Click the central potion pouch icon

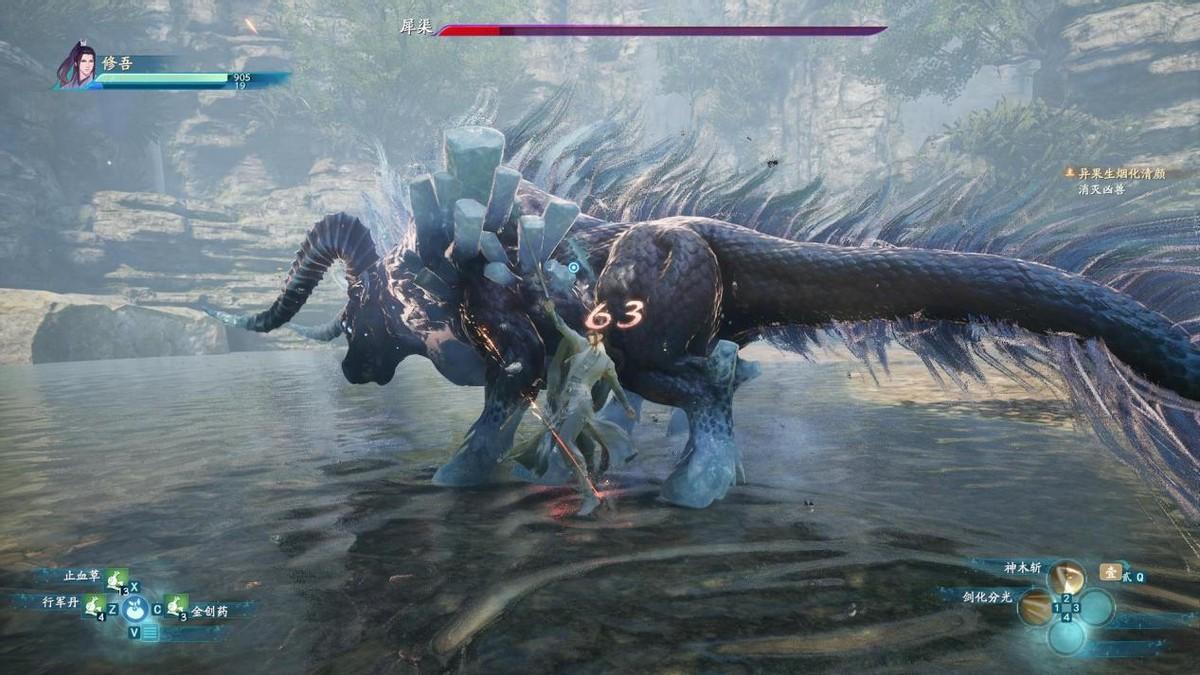pyautogui.click(x=135, y=607)
